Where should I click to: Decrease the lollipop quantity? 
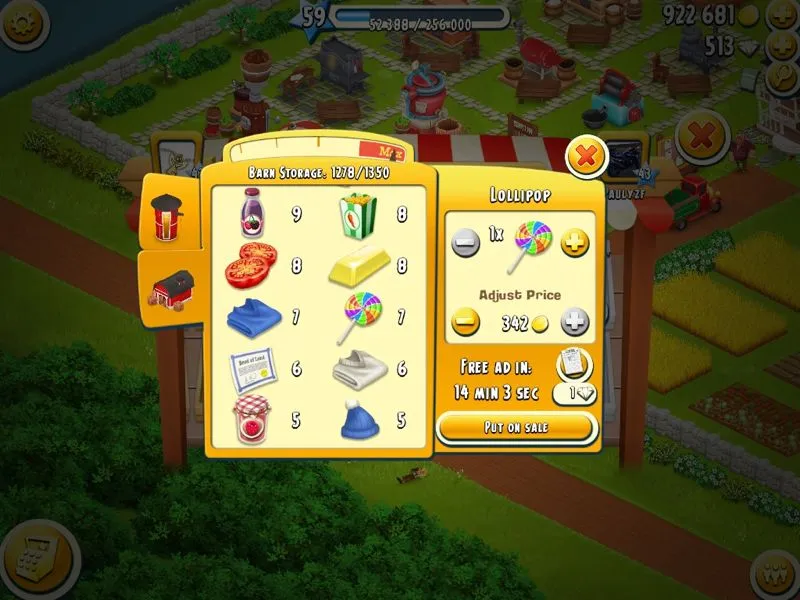pyautogui.click(x=465, y=243)
